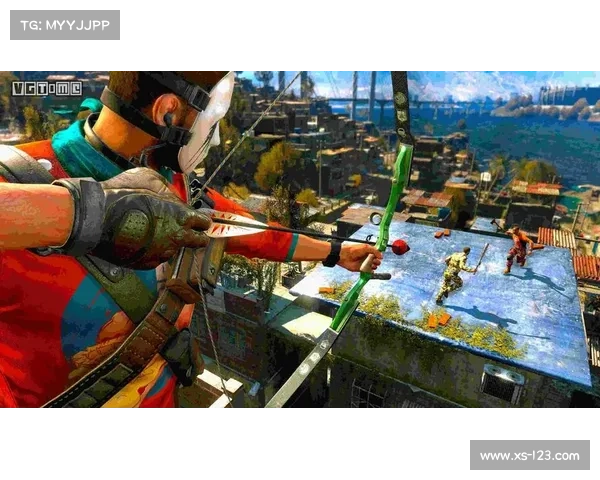
Task: Open the www.xs-123.com link
Action: click(x=528, y=456)
